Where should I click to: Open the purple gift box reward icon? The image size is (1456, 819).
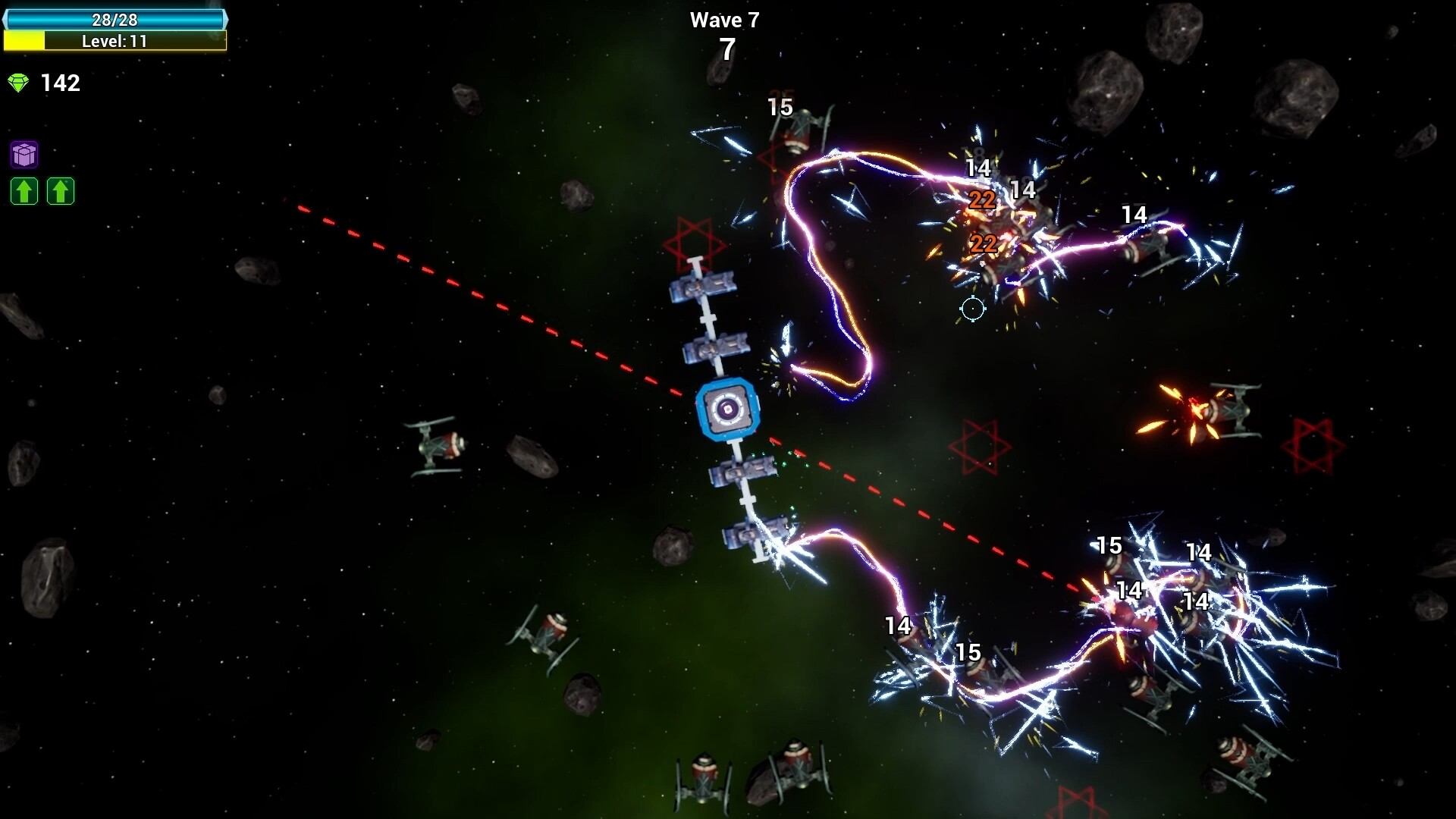24,155
